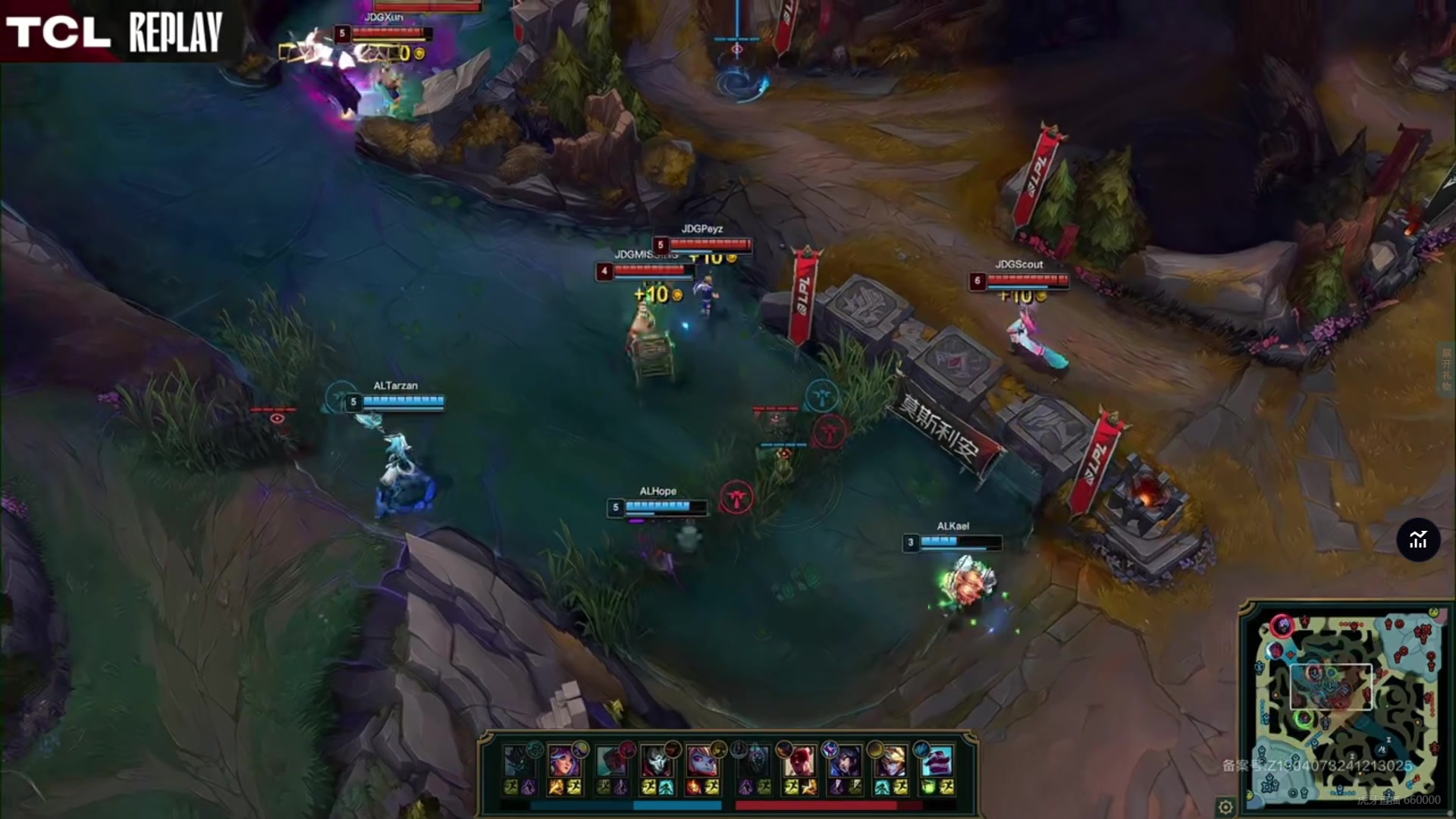
Task: Open the minimap settings gear
Action: (1225, 806)
